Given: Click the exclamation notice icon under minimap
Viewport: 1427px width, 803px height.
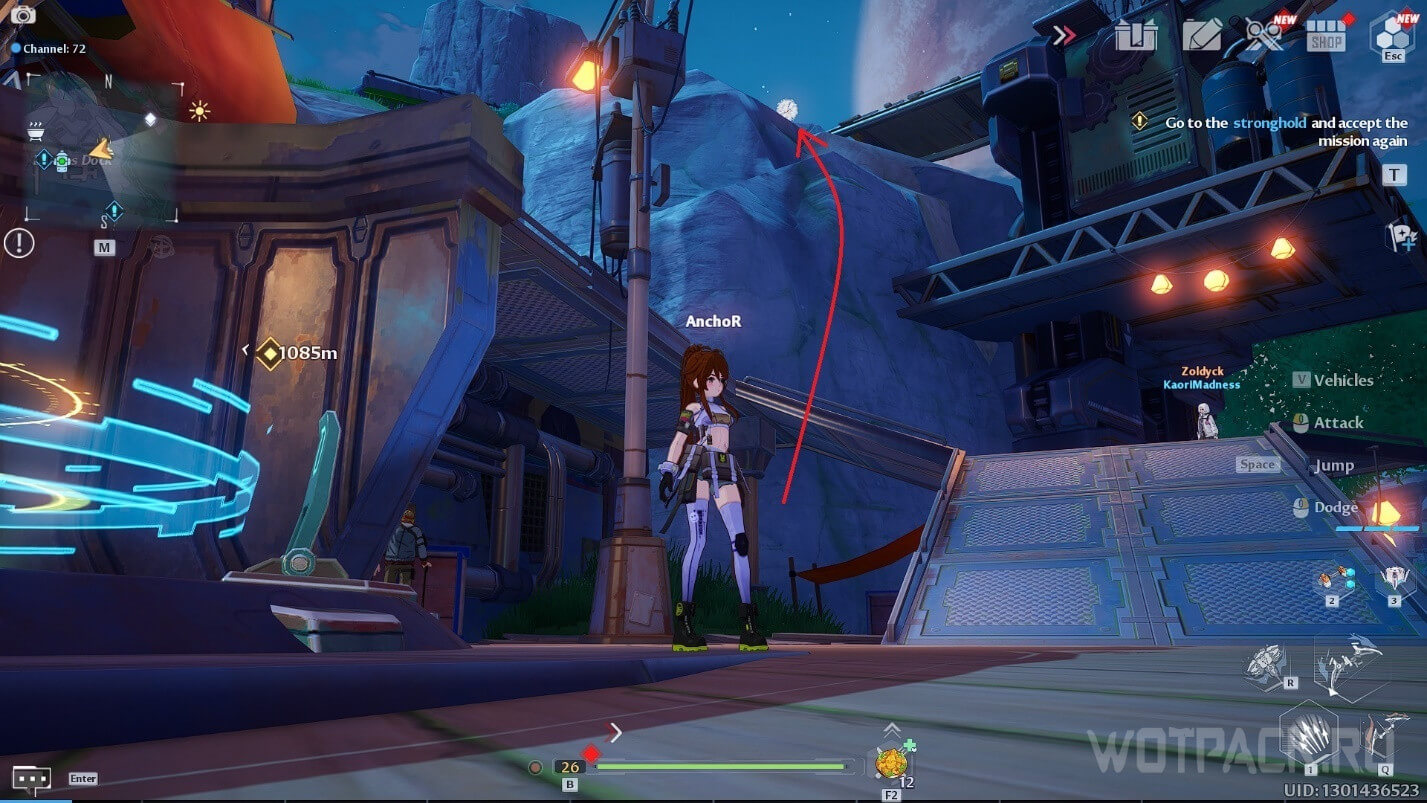Looking at the screenshot, I should pos(19,242).
